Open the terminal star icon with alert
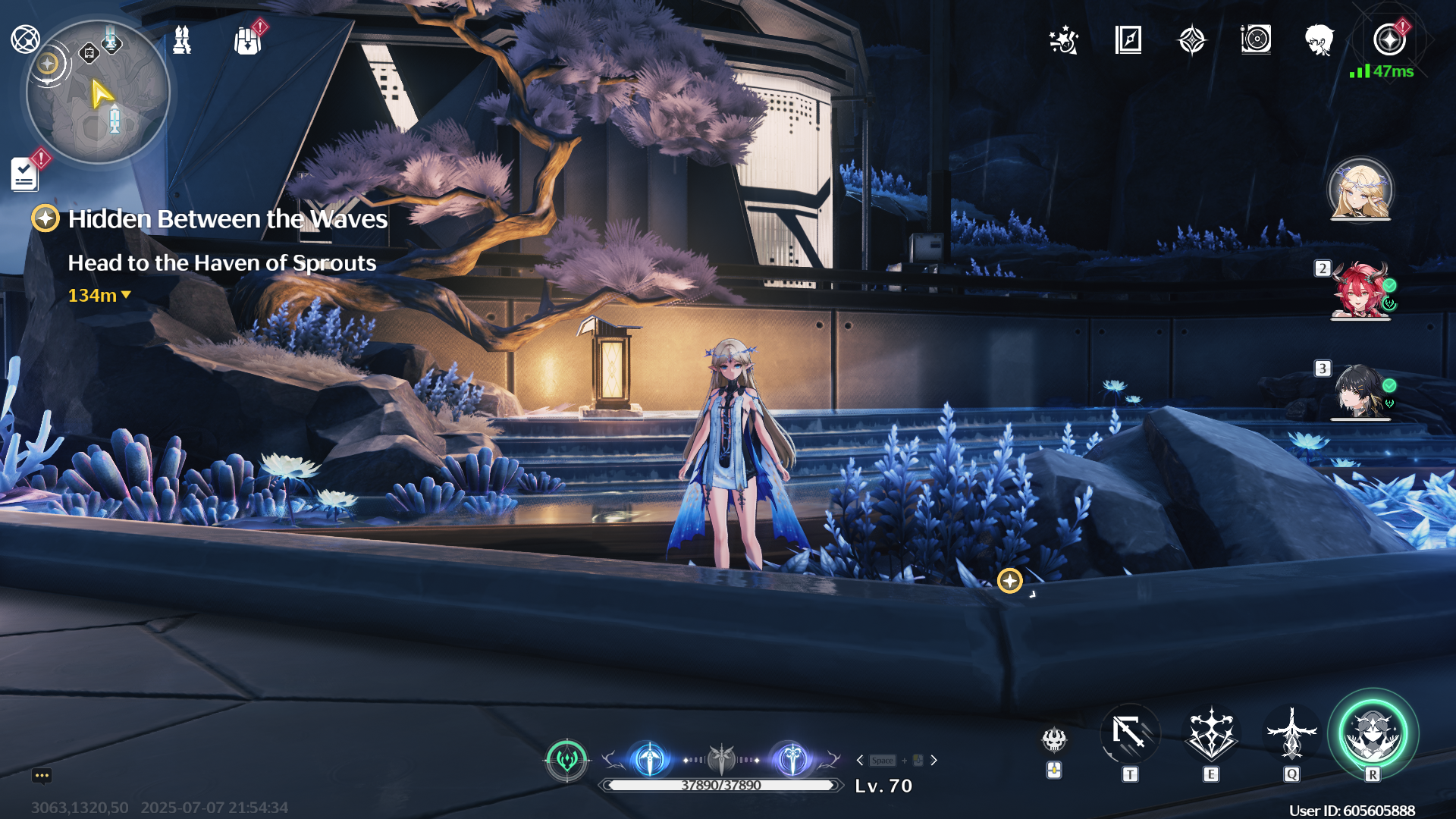This screenshot has height=819, width=1456. coord(1389,40)
